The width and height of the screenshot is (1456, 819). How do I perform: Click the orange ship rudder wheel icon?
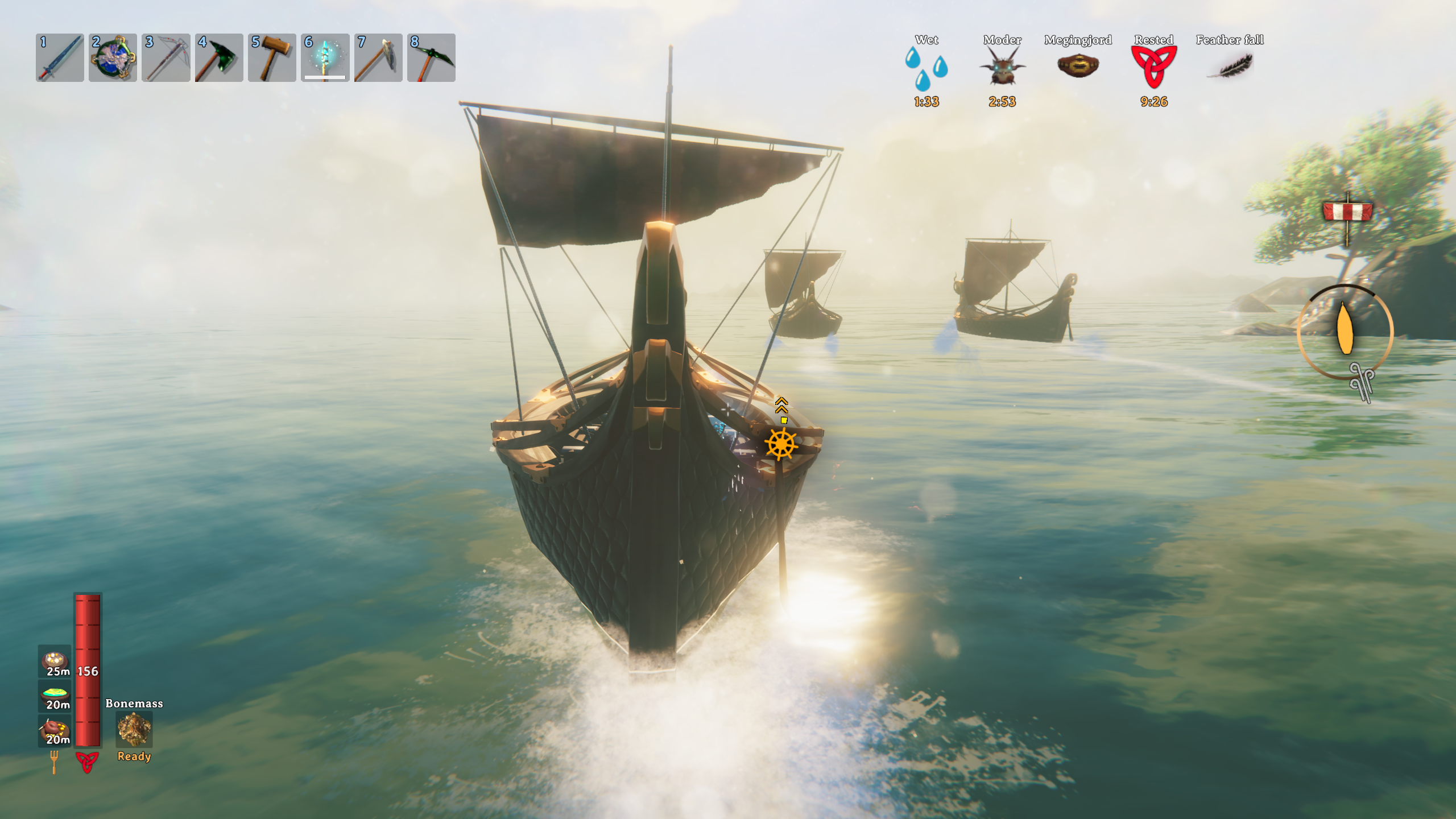[781, 444]
